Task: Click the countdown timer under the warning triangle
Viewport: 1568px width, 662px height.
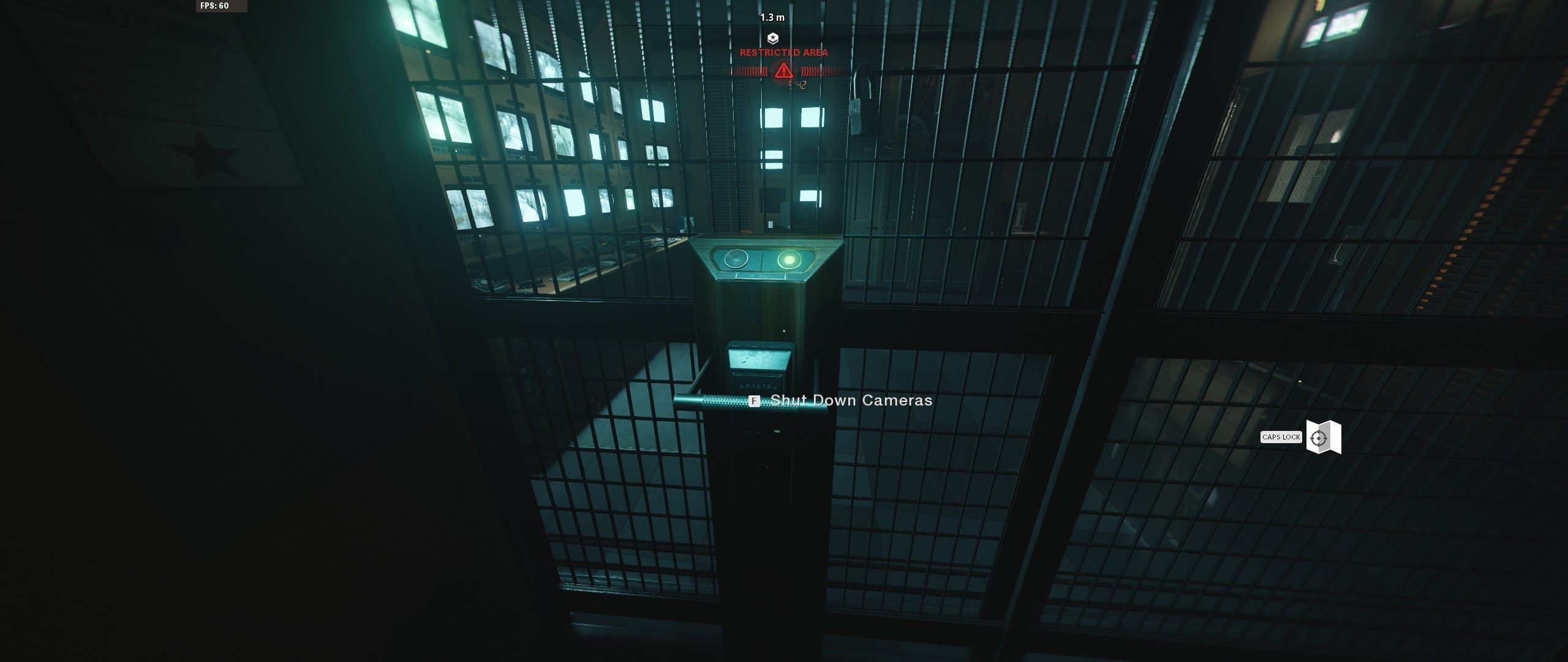Action: tap(799, 86)
